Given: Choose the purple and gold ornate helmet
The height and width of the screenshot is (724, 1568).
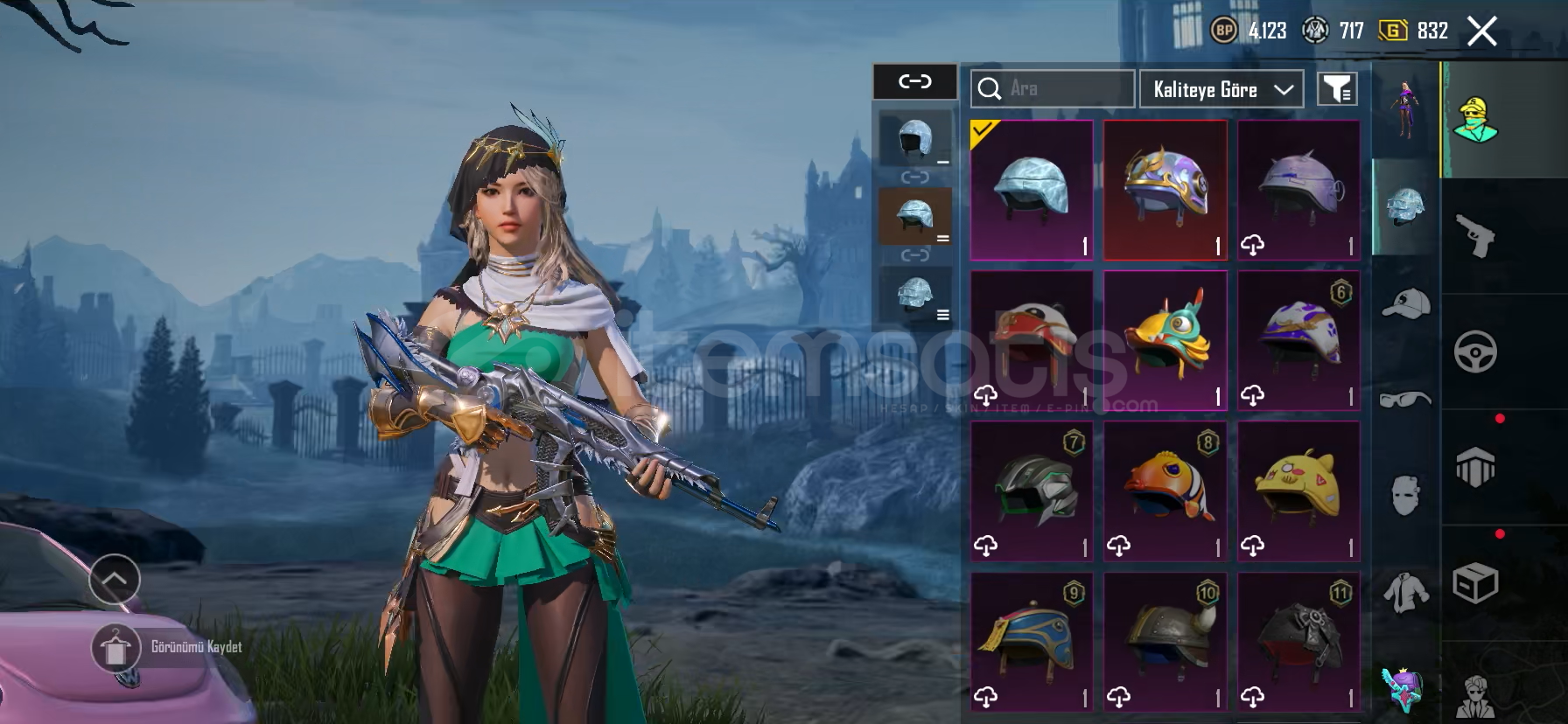Looking at the screenshot, I should coord(1165,190).
